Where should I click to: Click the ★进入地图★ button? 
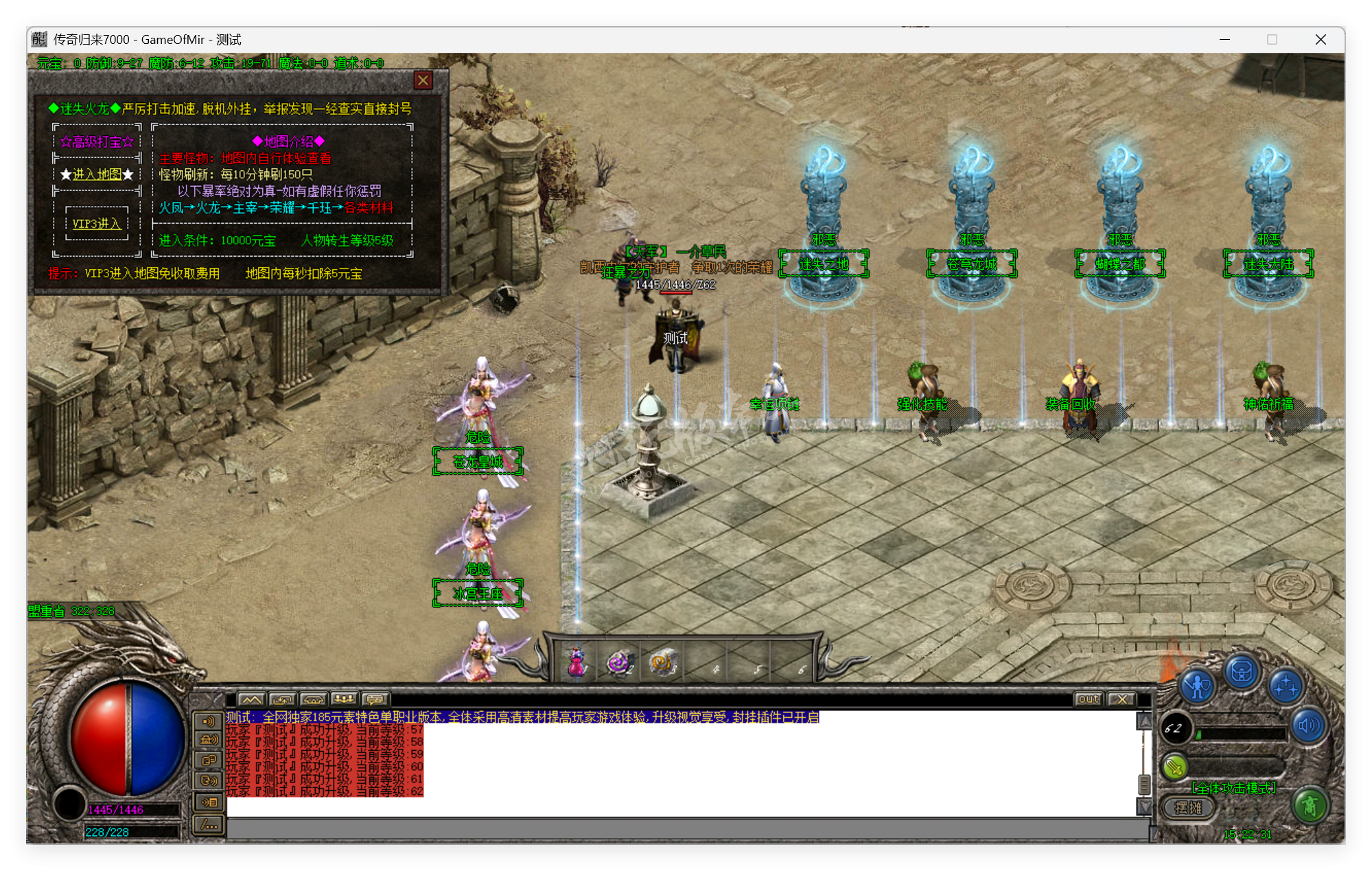pyautogui.click(x=97, y=174)
